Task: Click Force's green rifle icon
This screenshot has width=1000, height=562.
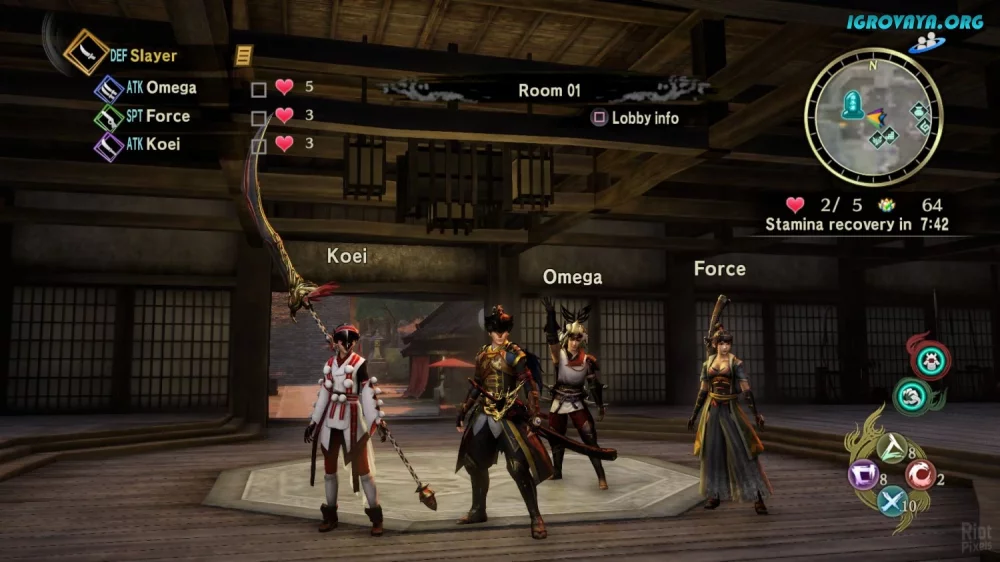Action: click(x=108, y=117)
